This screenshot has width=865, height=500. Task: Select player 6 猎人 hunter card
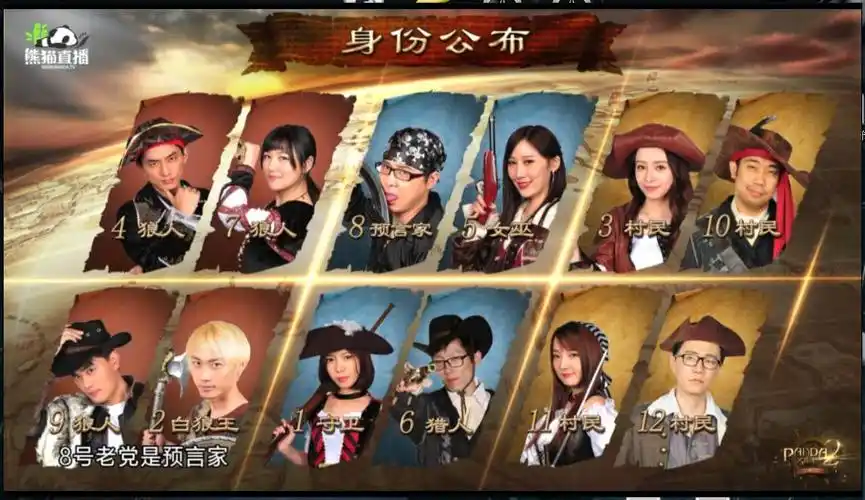pyautogui.click(x=455, y=378)
